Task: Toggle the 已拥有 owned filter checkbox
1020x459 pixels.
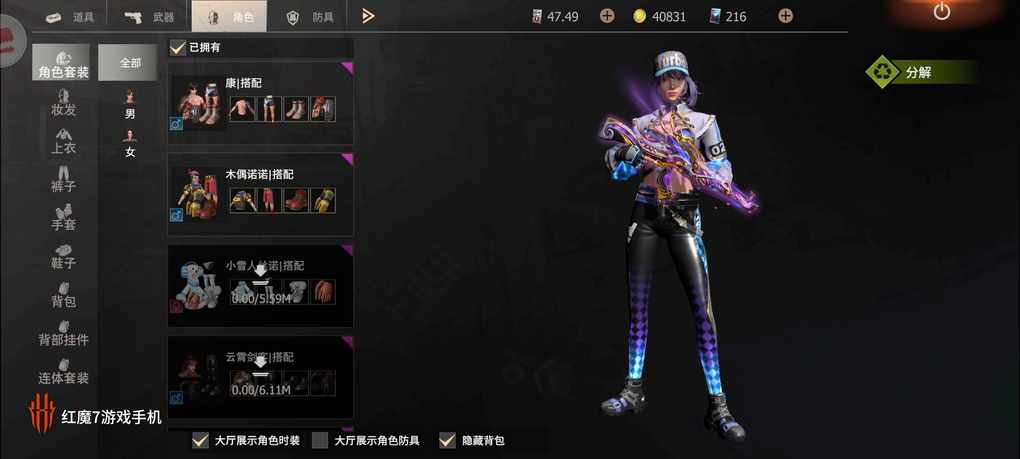Action: (x=178, y=47)
